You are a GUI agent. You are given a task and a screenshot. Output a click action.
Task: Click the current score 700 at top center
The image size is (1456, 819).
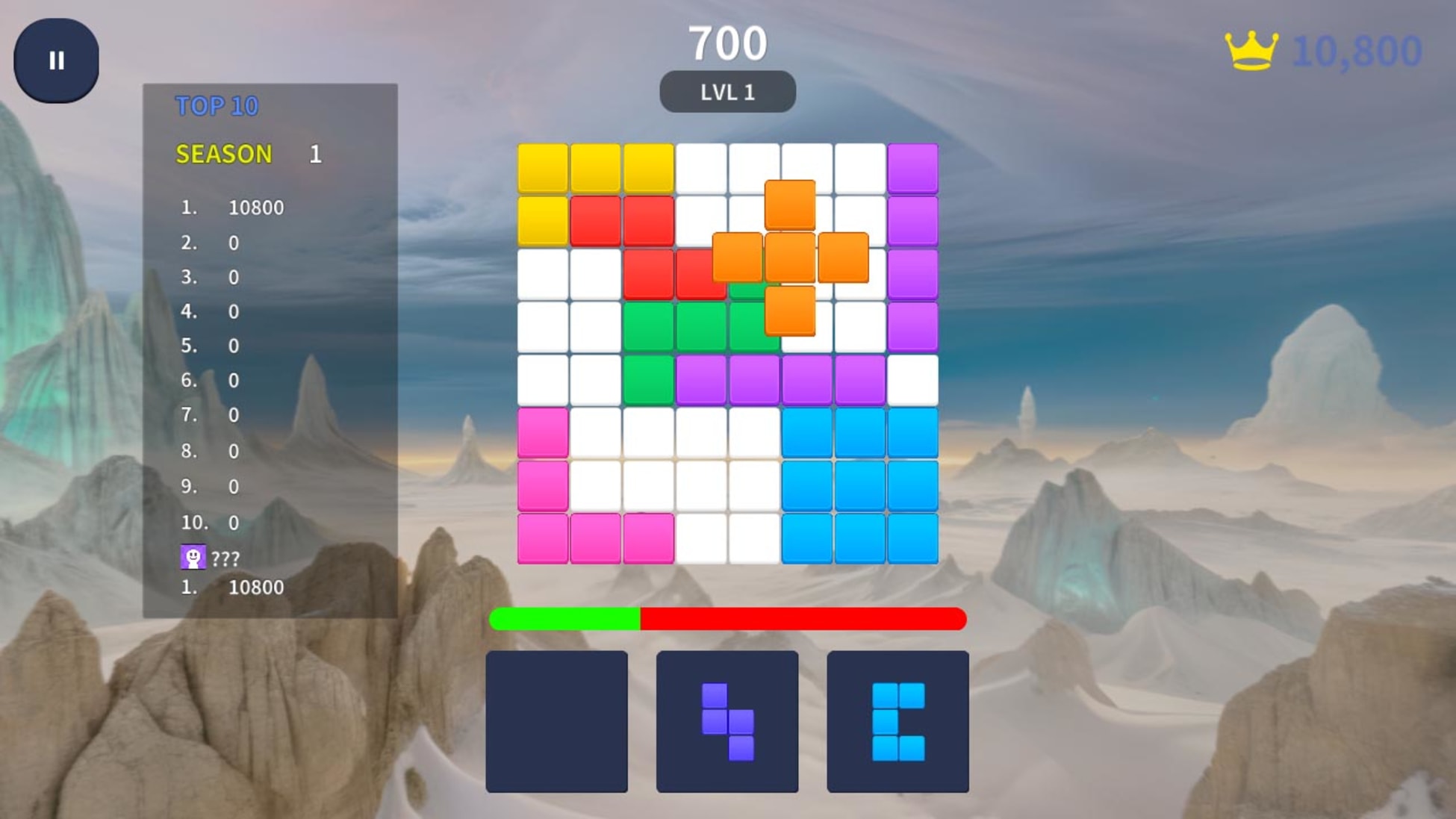pyautogui.click(x=728, y=41)
